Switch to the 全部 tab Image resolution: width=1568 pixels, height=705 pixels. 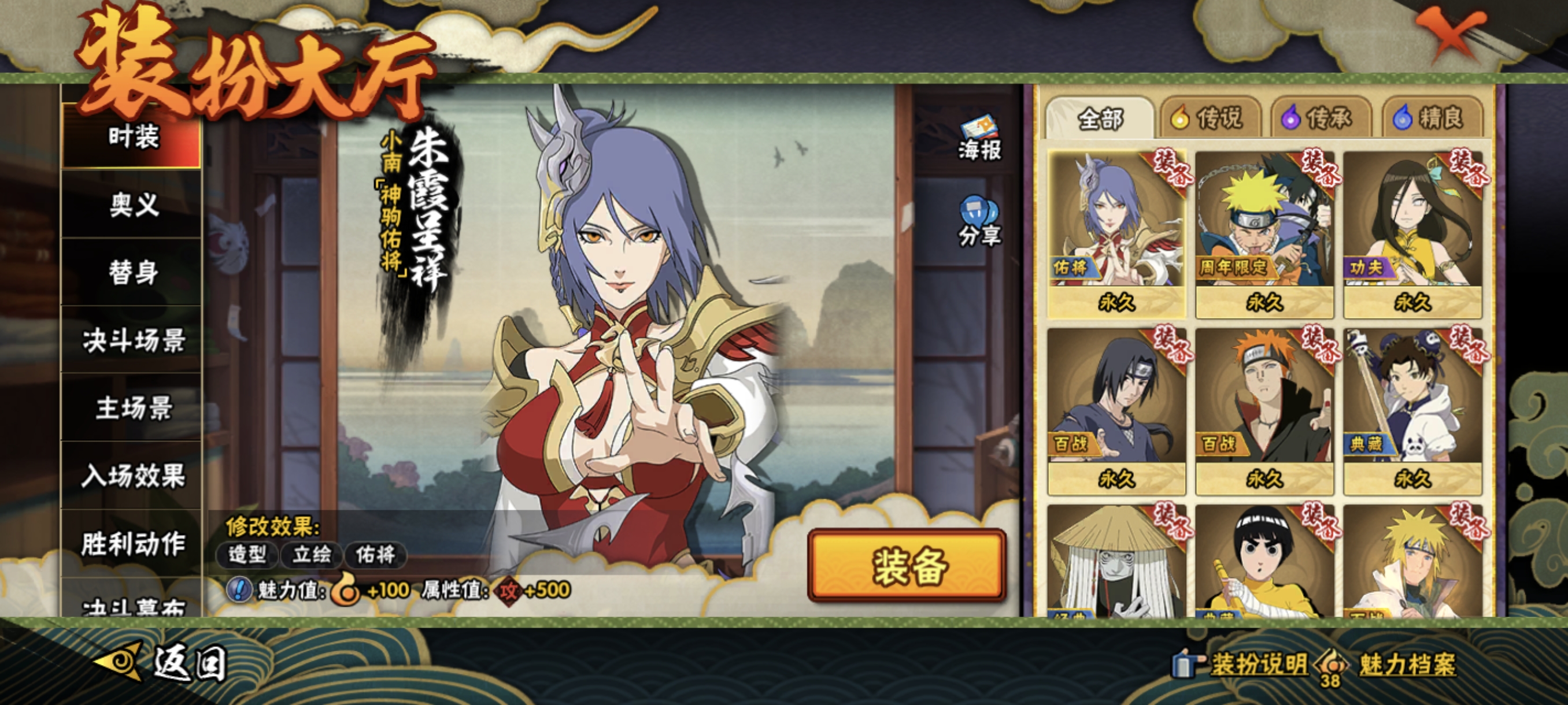pyautogui.click(x=1099, y=118)
